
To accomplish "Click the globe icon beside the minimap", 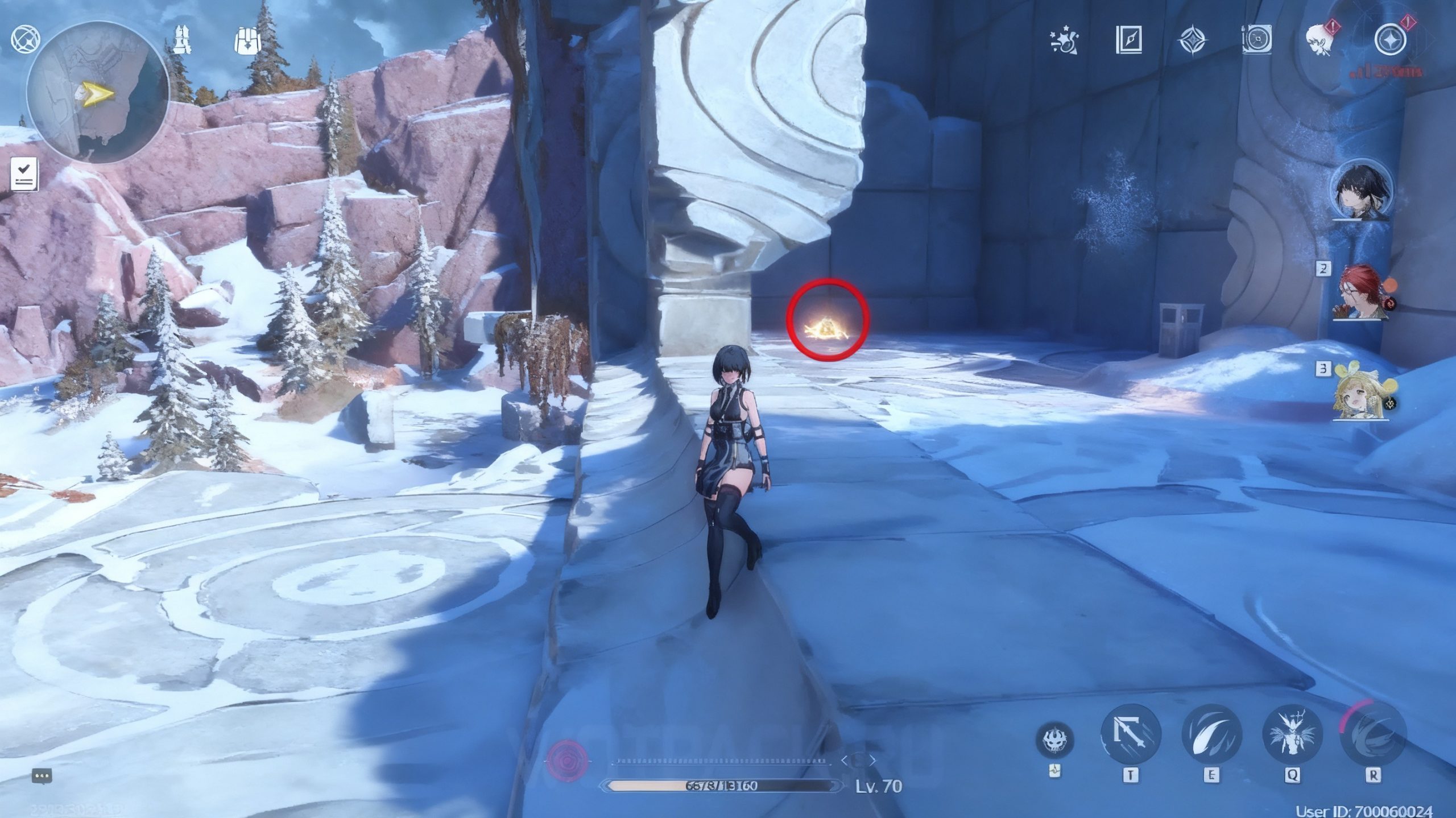I will point(26,39).
